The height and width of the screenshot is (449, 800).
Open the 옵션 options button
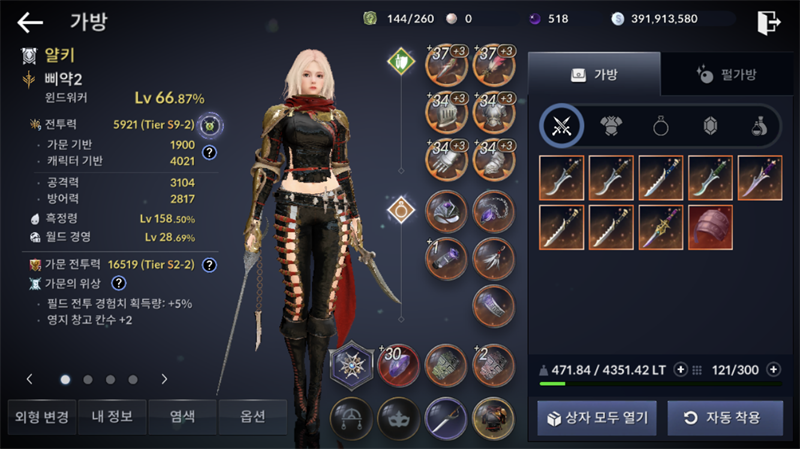pyautogui.click(x=252, y=416)
